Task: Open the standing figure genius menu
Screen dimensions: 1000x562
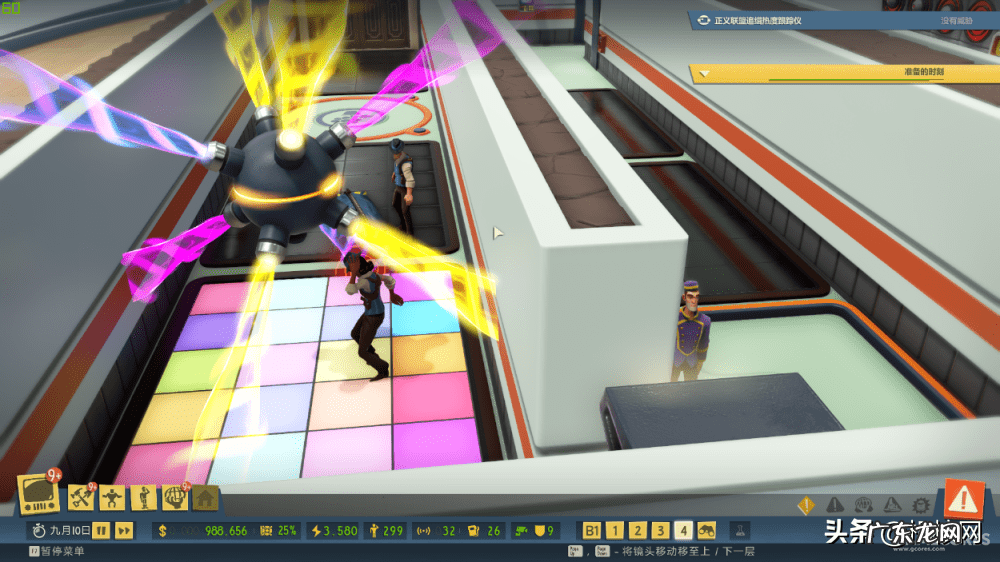Action: coord(142,496)
